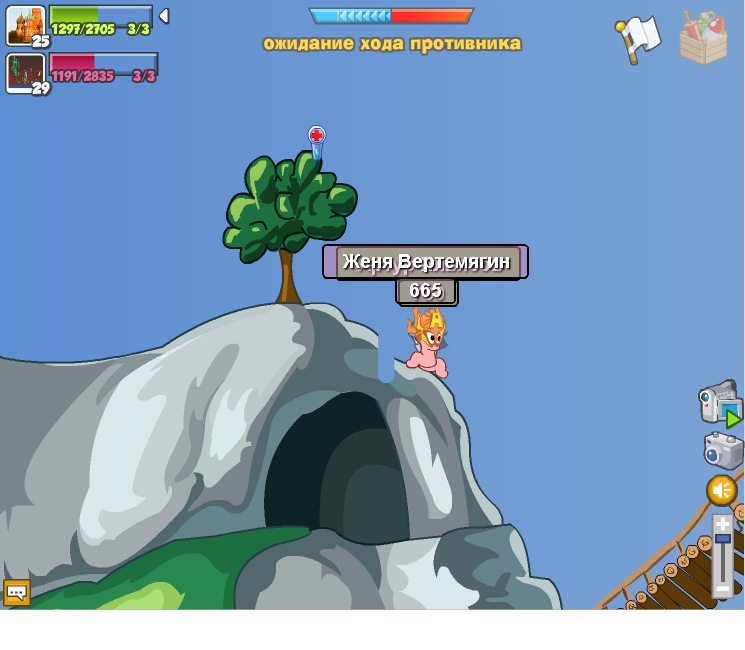Click the blue zoom slider handle
Image resolution: width=745 pixels, height=650 pixels.
[x=723, y=539]
